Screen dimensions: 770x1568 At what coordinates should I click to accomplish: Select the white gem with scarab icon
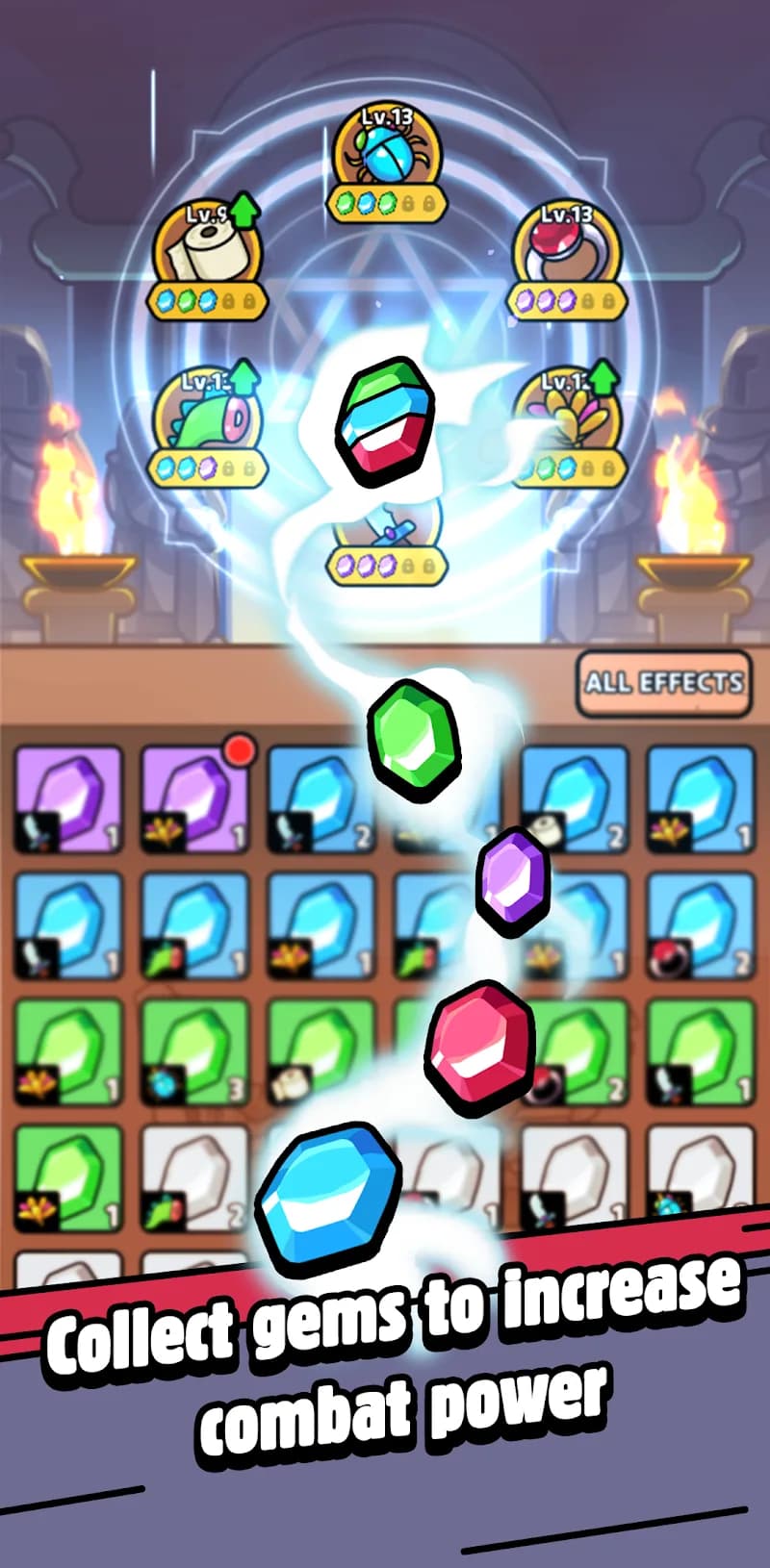pos(700,1176)
